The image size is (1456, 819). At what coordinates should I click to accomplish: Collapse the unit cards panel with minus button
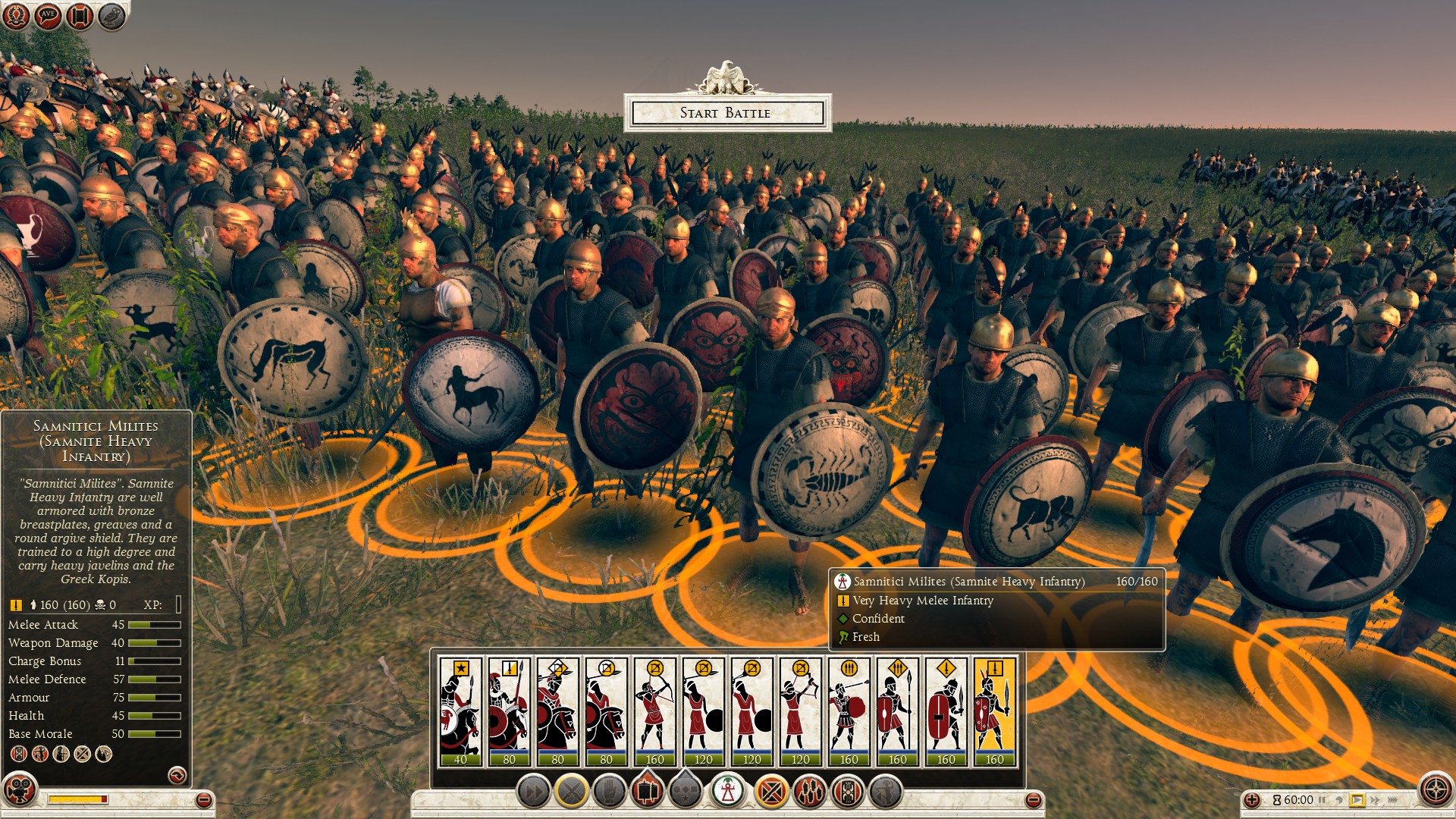[x=1033, y=800]
